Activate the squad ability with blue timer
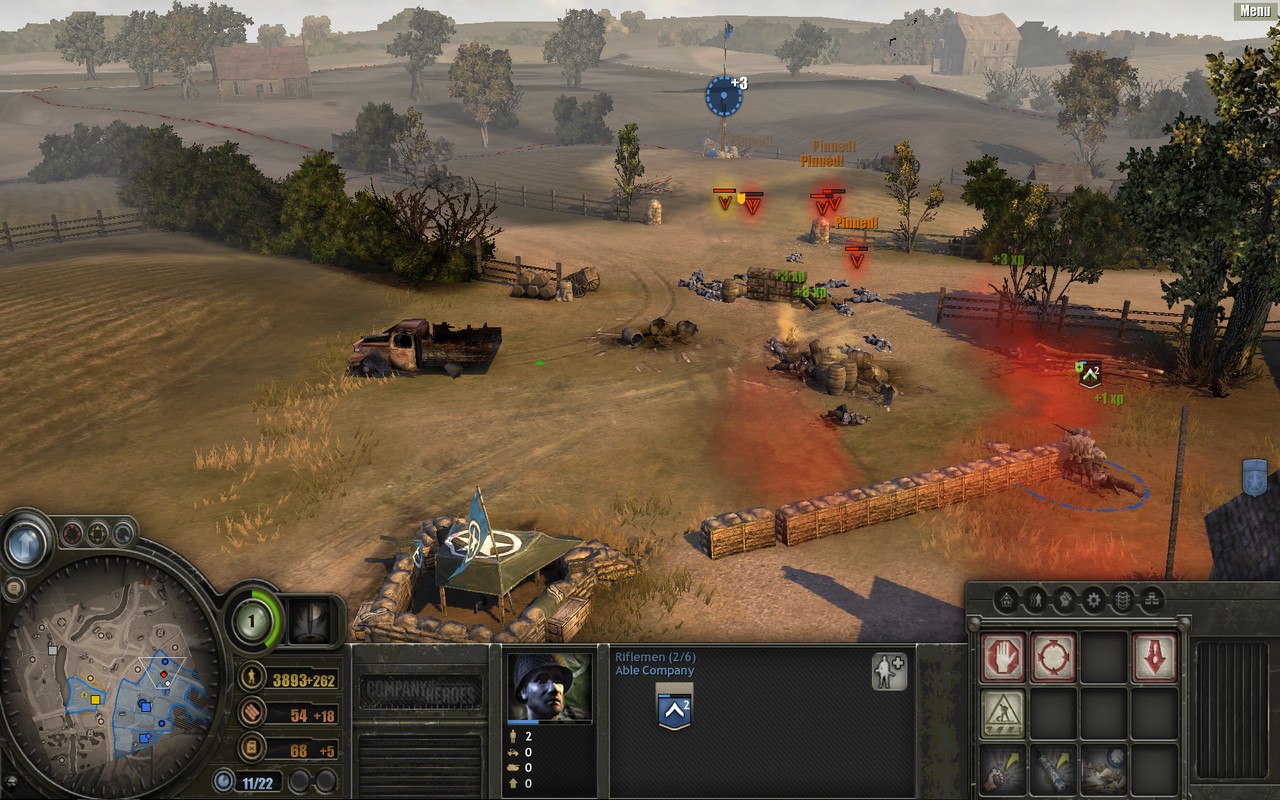Image resolution: width=1280 pixels, height=800 pixels. click(1103, 769)
